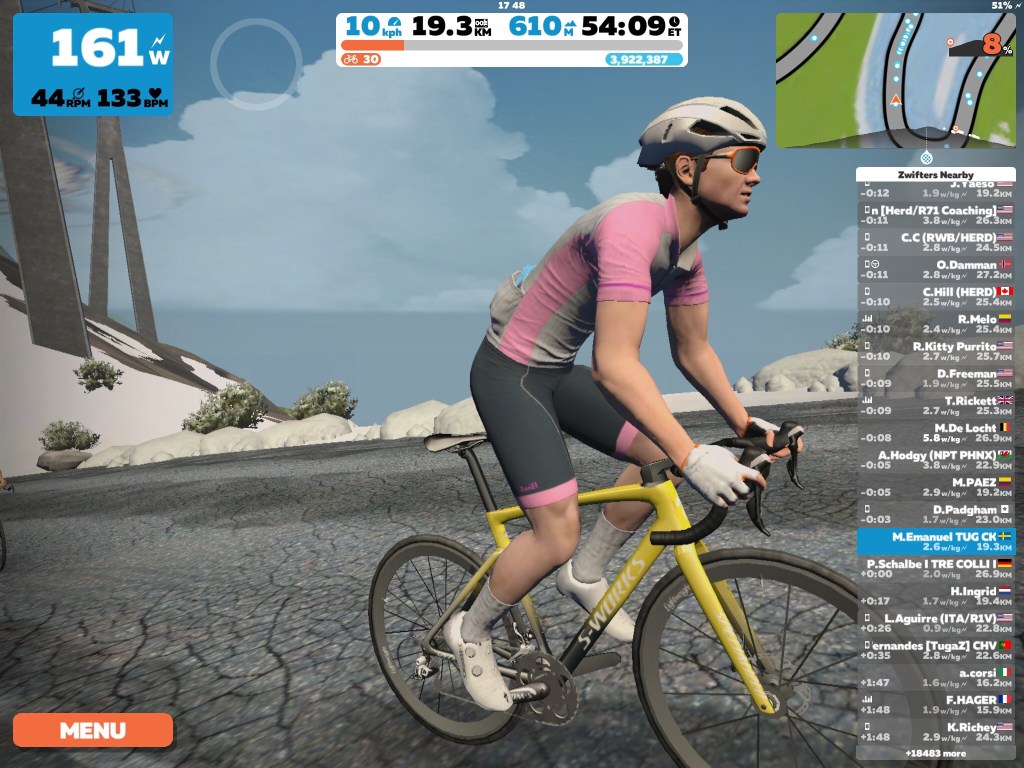
Task: Select D.Padgham from Zwifters Nearby
Action: coord(936,514)
